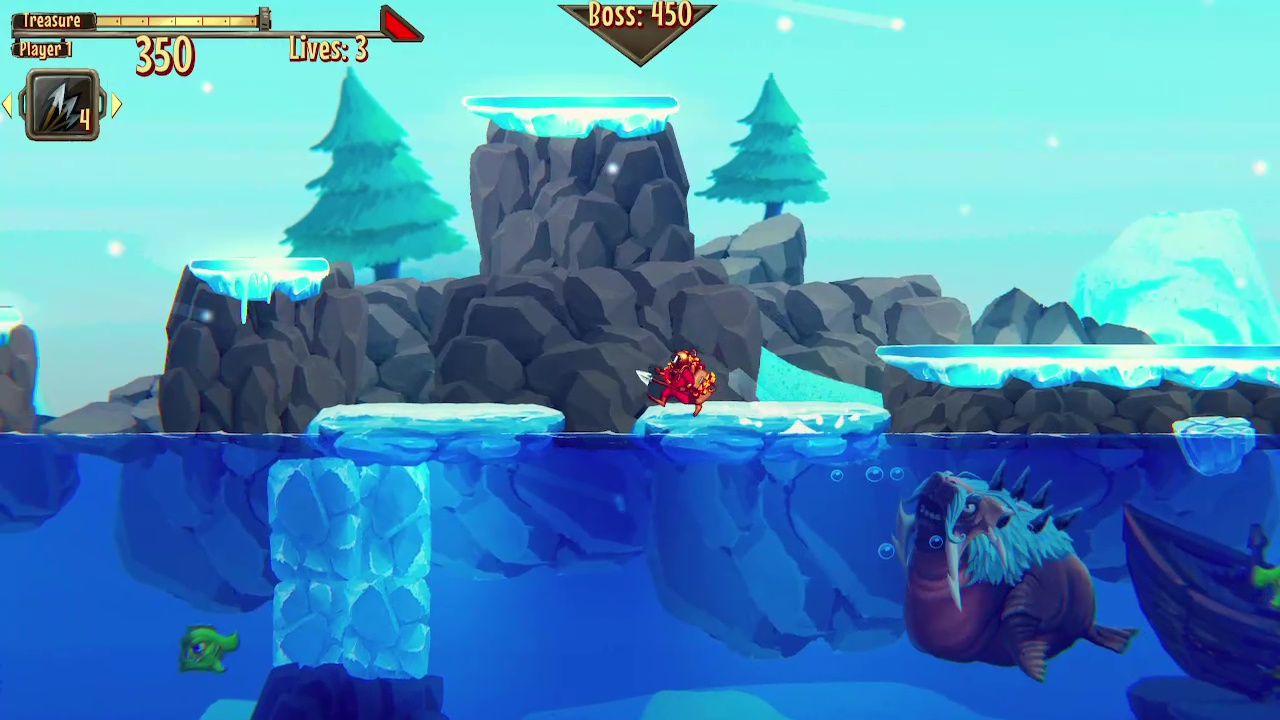Viewport: 1280px width, 720px height.
Task: Click the green fish swimming bottom-left
Action: pos(207,650)
